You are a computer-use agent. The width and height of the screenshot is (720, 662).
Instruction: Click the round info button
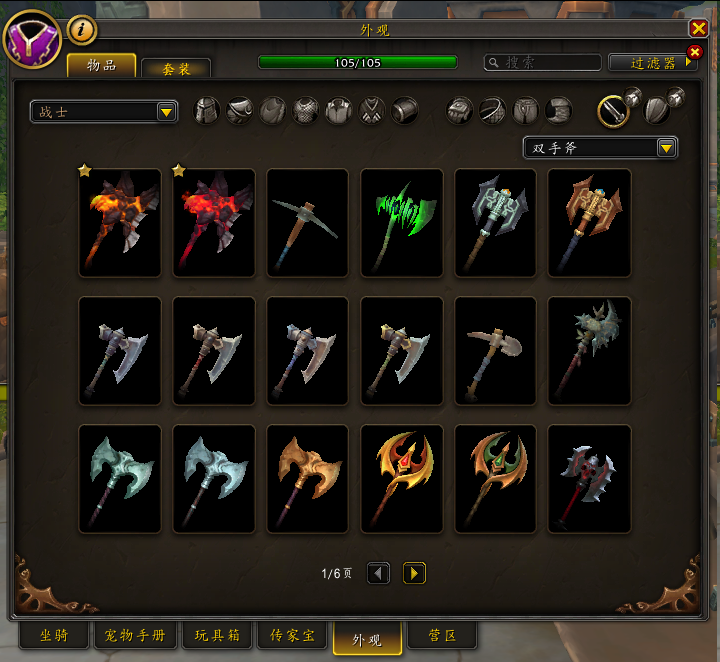pos(82,31)
